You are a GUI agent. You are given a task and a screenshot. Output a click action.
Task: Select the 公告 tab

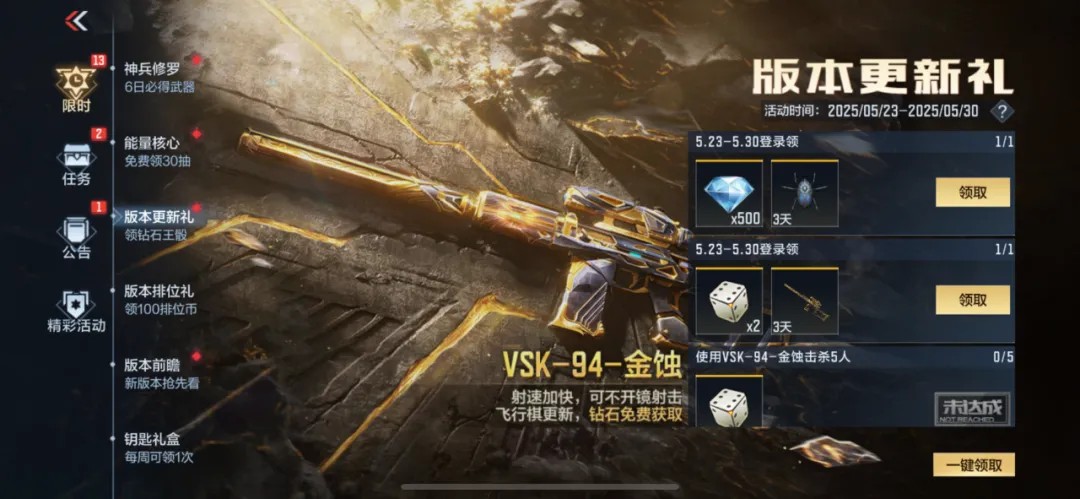(x=76, y=238)
